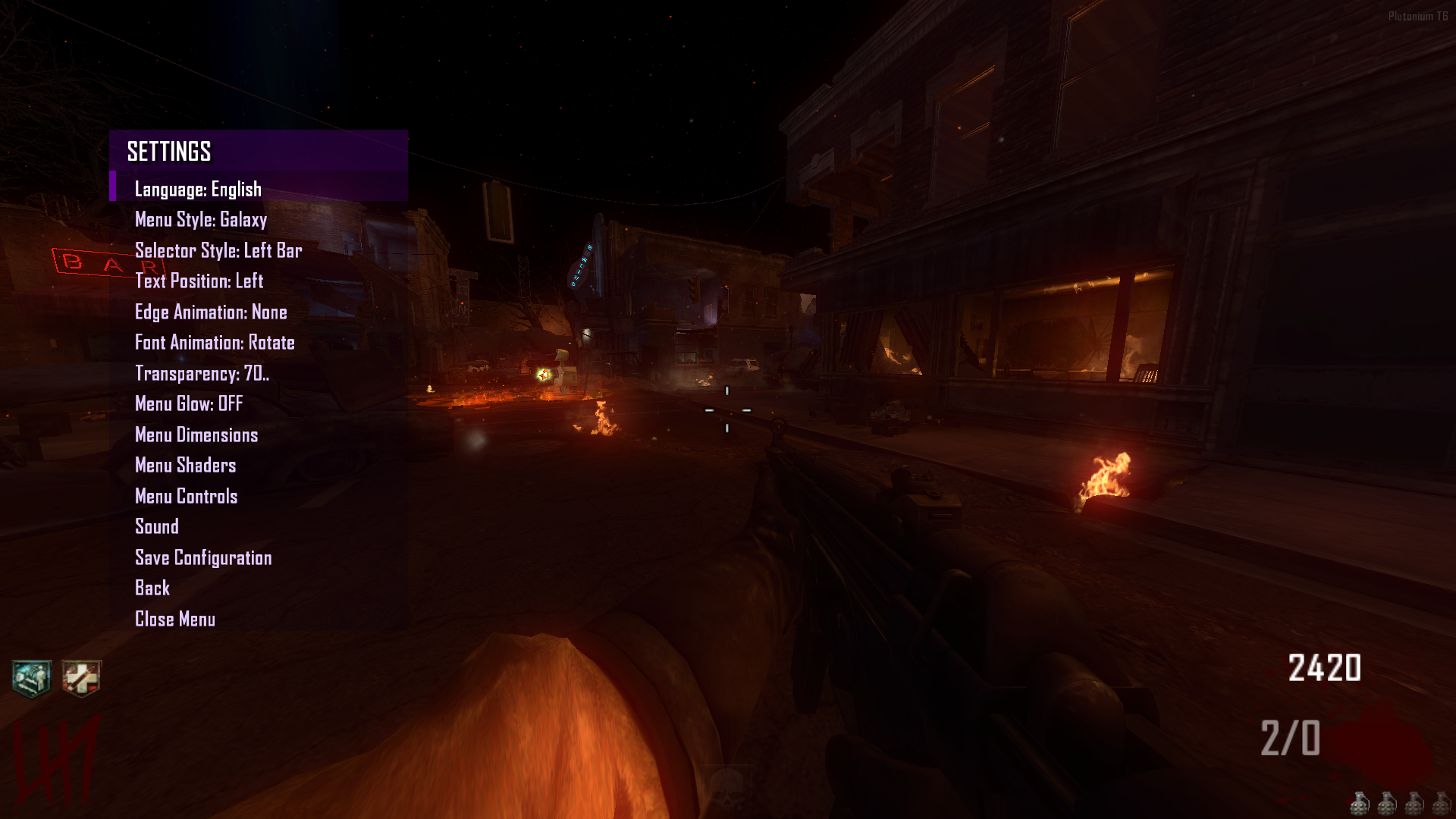Click the rightmost frag grenade icon
Viewport: 1456px width, 819px height.
tap(1442, 803)
